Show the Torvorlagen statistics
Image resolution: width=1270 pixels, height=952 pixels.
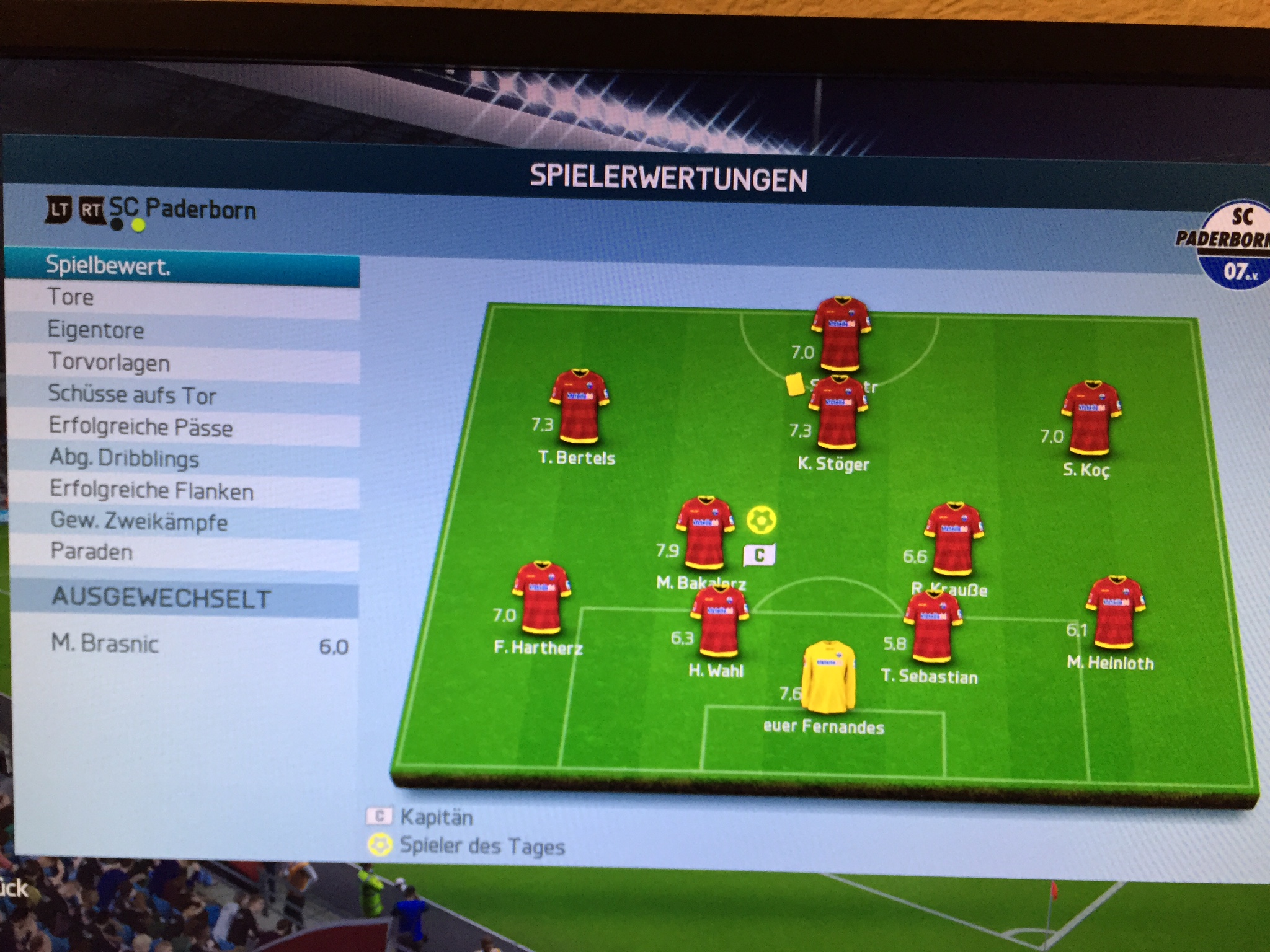pyautogui.click(x=182, y=363)
